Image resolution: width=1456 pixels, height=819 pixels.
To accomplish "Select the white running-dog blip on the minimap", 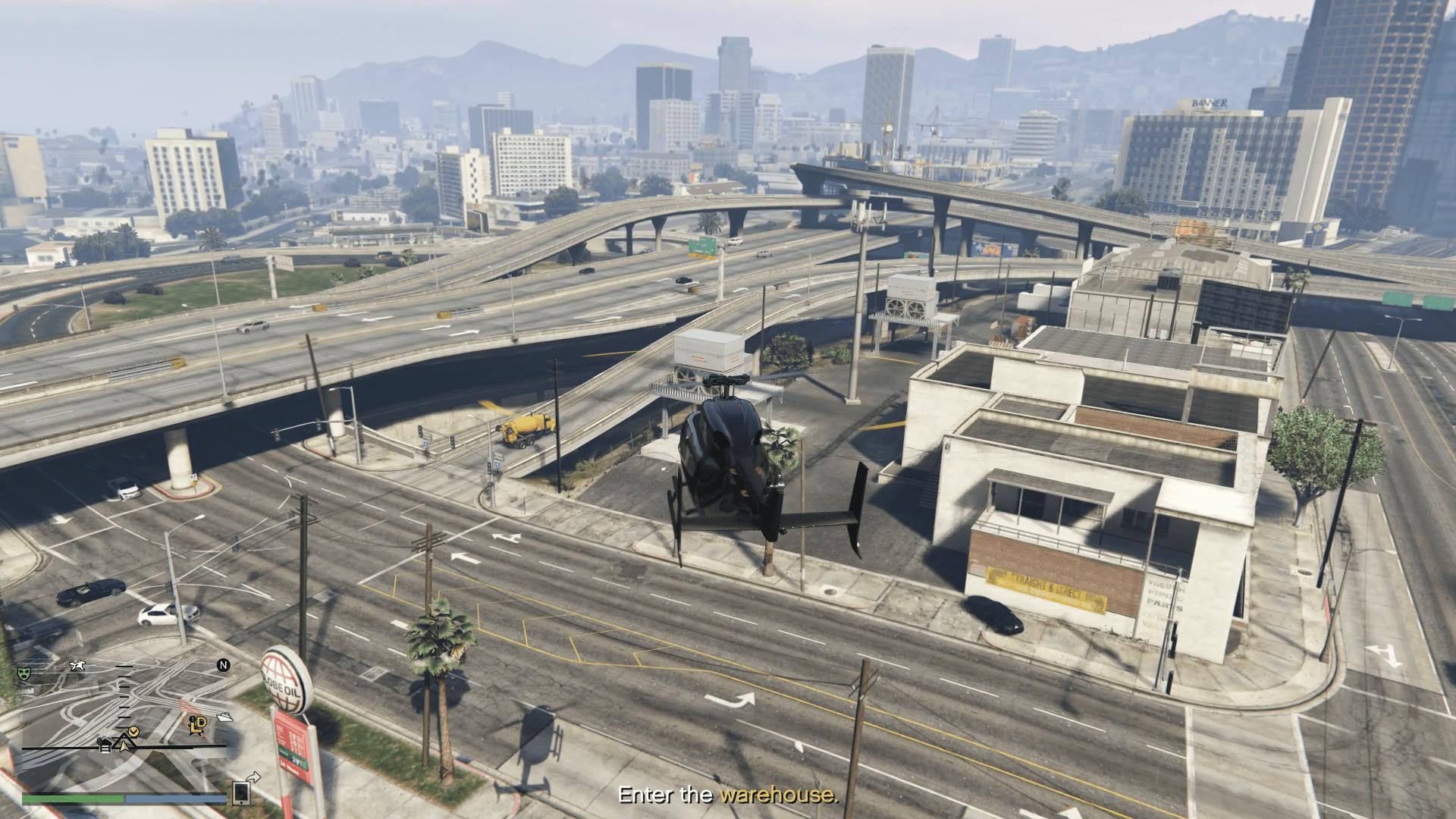I will click(77, 666).
